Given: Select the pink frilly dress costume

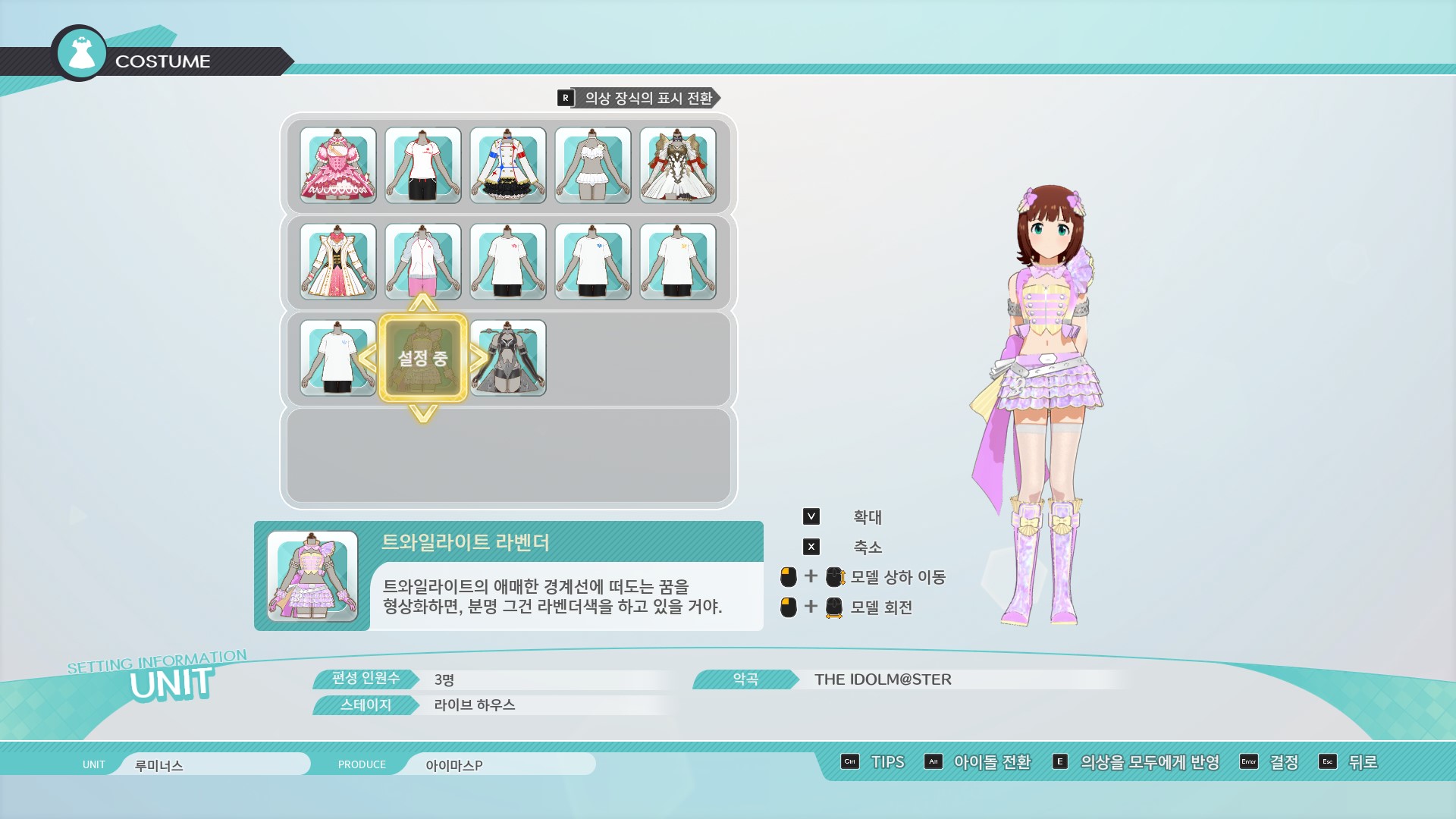Looking at the screenshot, I should [338, 165].
